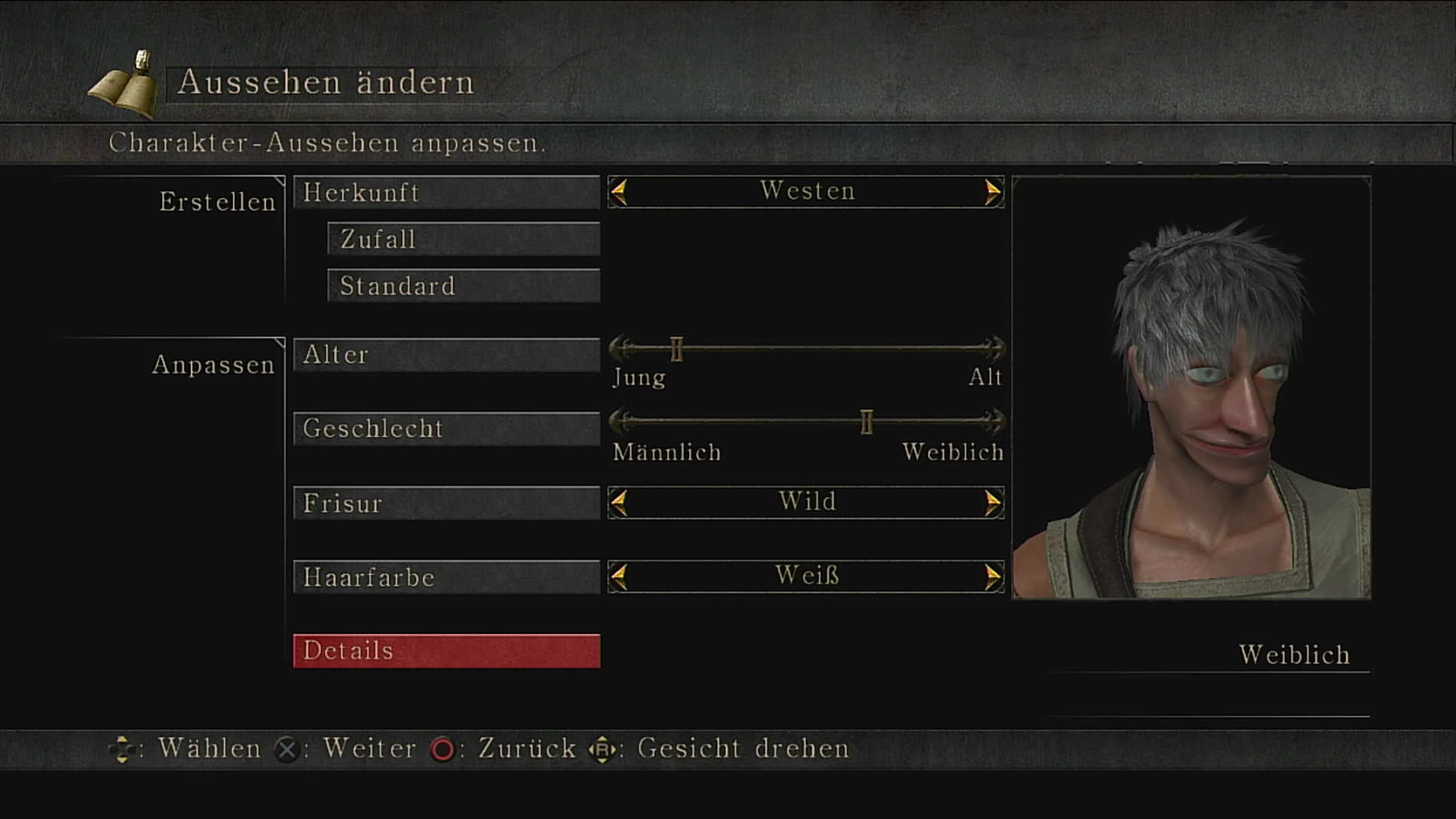Select next hair color after Weiß
This screenshot has height=819, width=1456.
coord(992,577)
